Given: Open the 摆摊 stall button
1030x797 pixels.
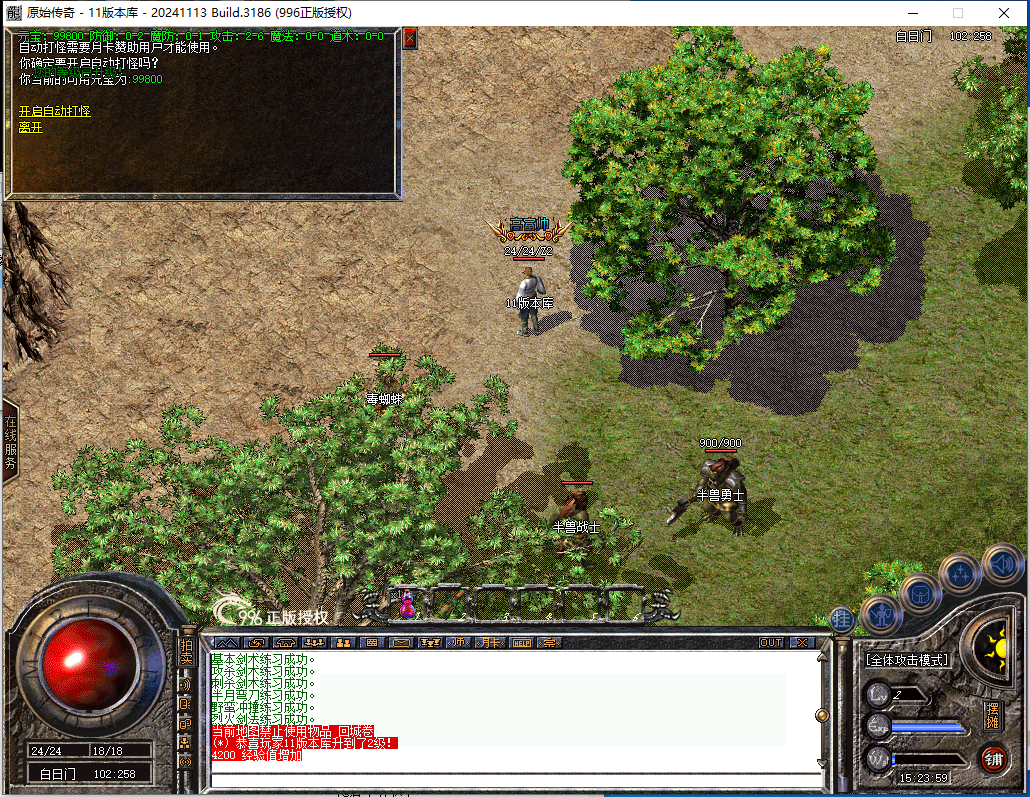Looking at the screenshot, I should (x=992, y=715).
